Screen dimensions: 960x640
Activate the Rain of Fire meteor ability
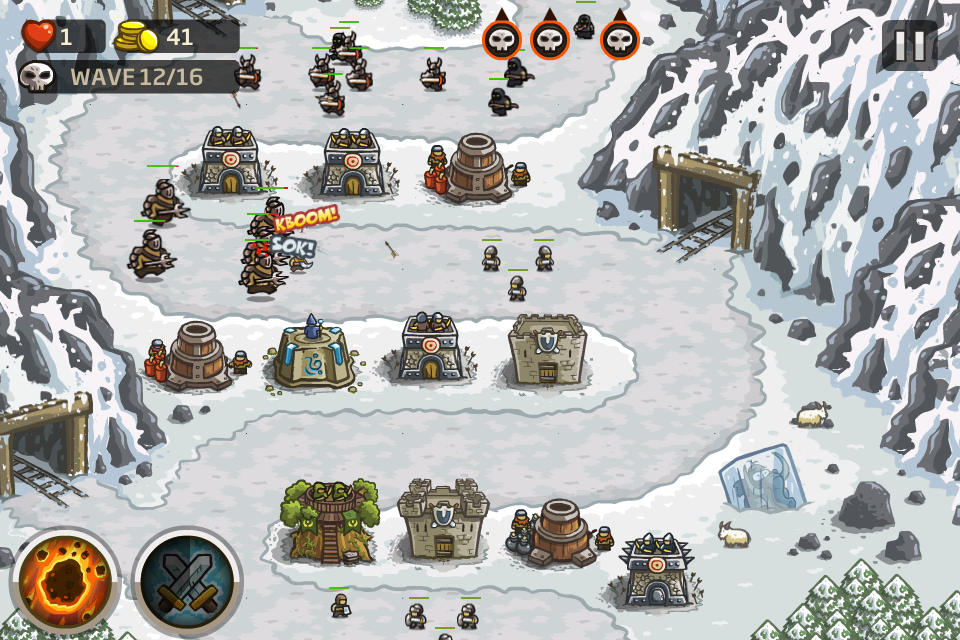tap(65, 581)
